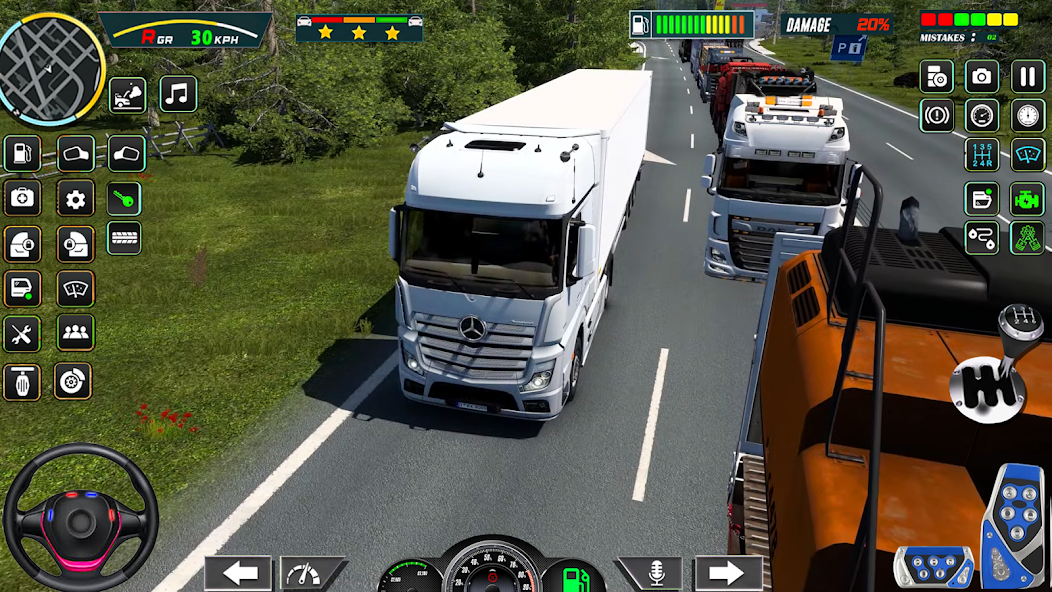Viewport: 1052px width, 592px height.
Task: Toggle the parking brake warning icon
Action: pyautogui.click(x=936, y=115)
